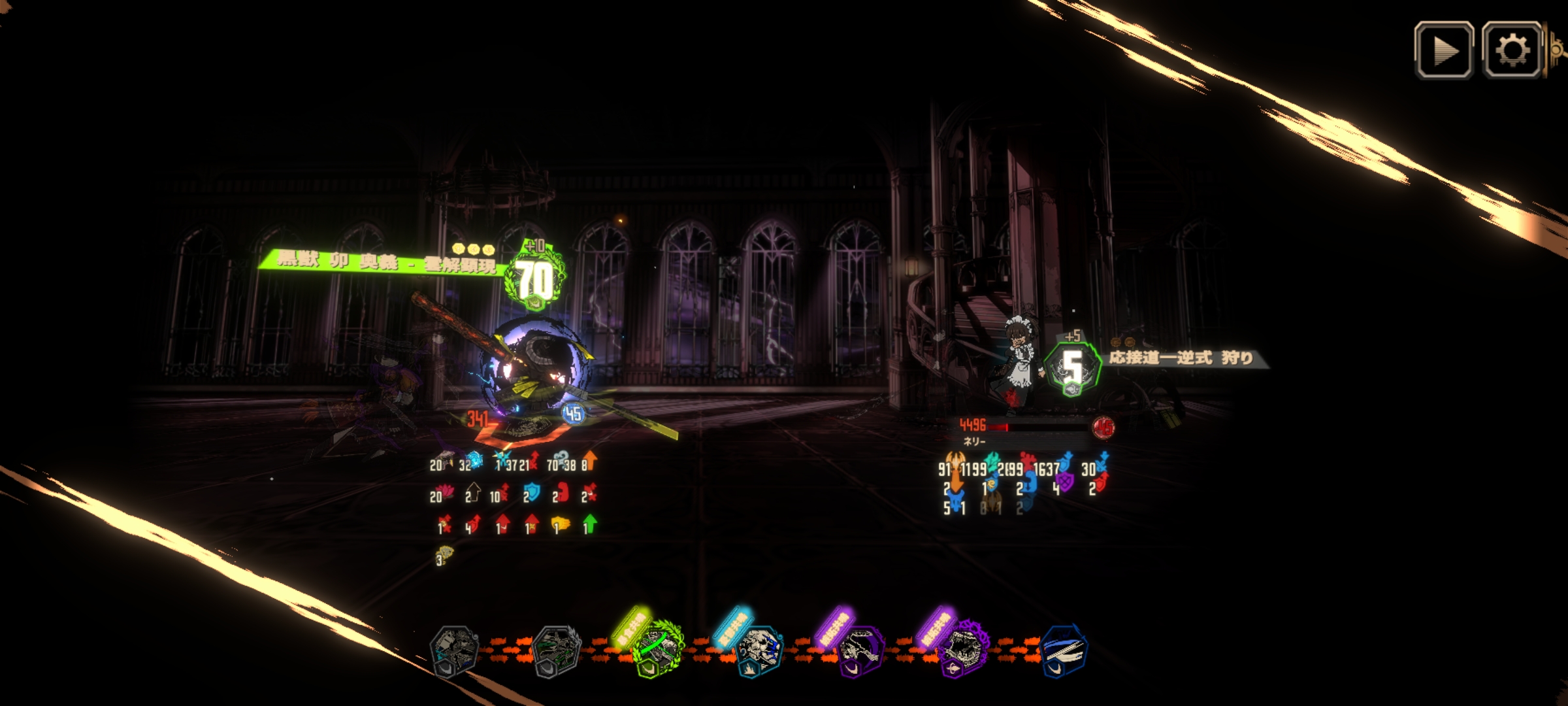Select the dark blue skill icon ending the chain
The image size is (1568, 706).
pos(1063,649)
